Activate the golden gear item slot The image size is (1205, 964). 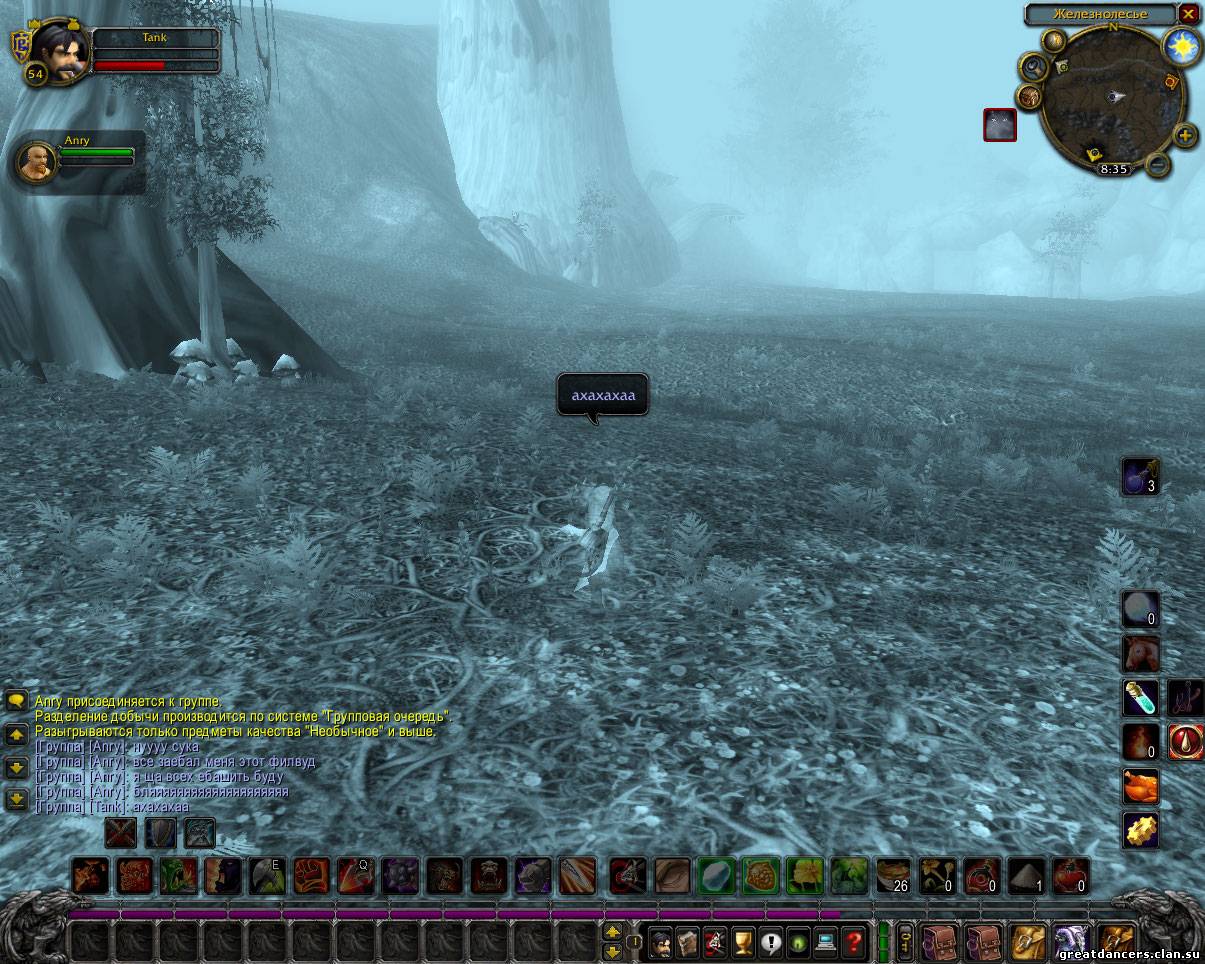click(1141, 830)
